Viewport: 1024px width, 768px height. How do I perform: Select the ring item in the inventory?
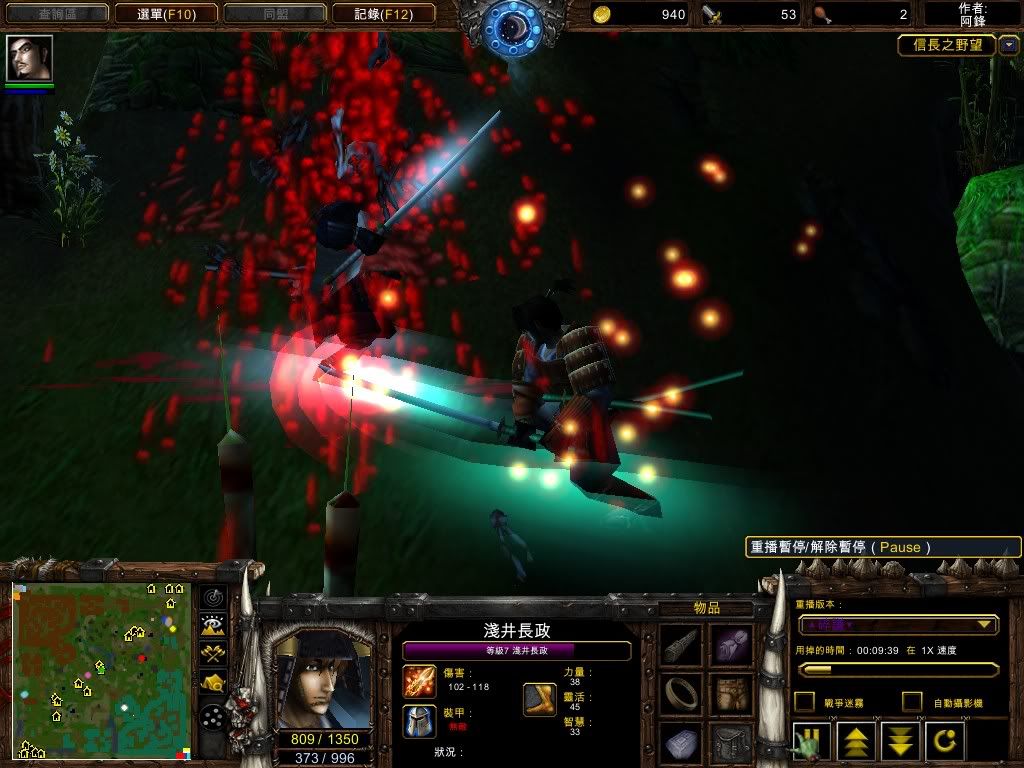click(681, 693)
